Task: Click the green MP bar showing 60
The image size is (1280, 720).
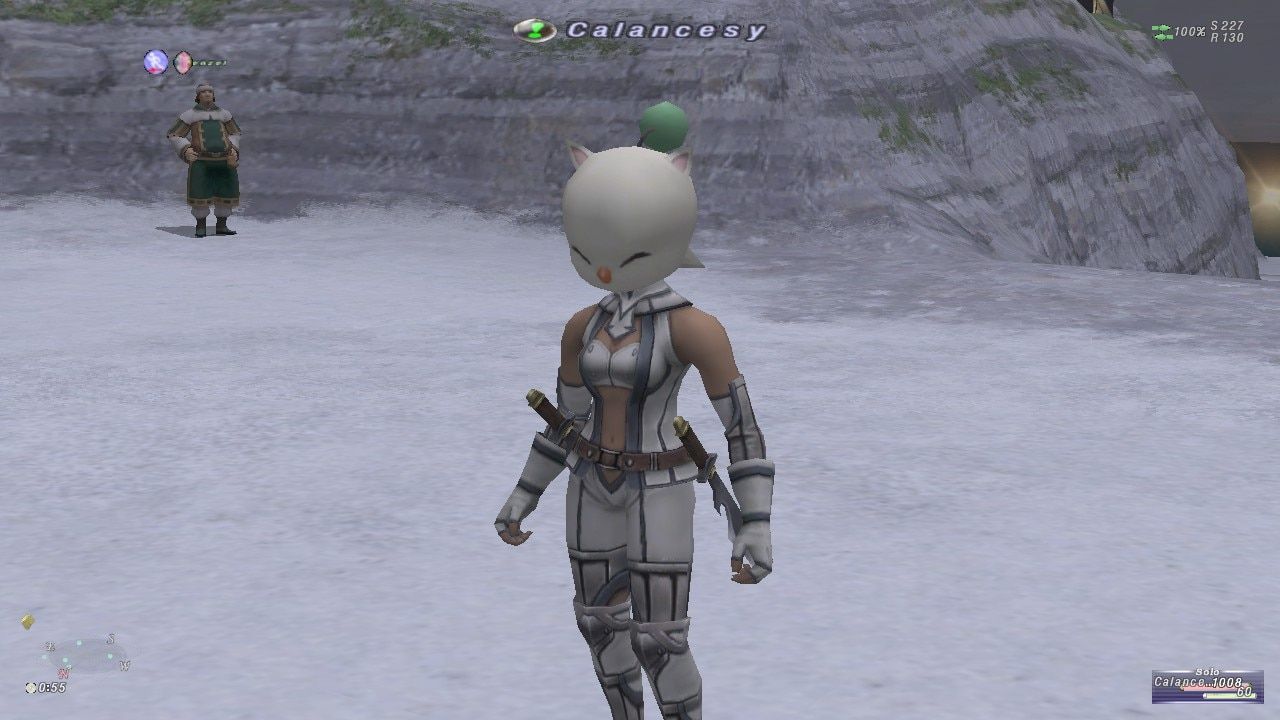Action: point(1230,695)
